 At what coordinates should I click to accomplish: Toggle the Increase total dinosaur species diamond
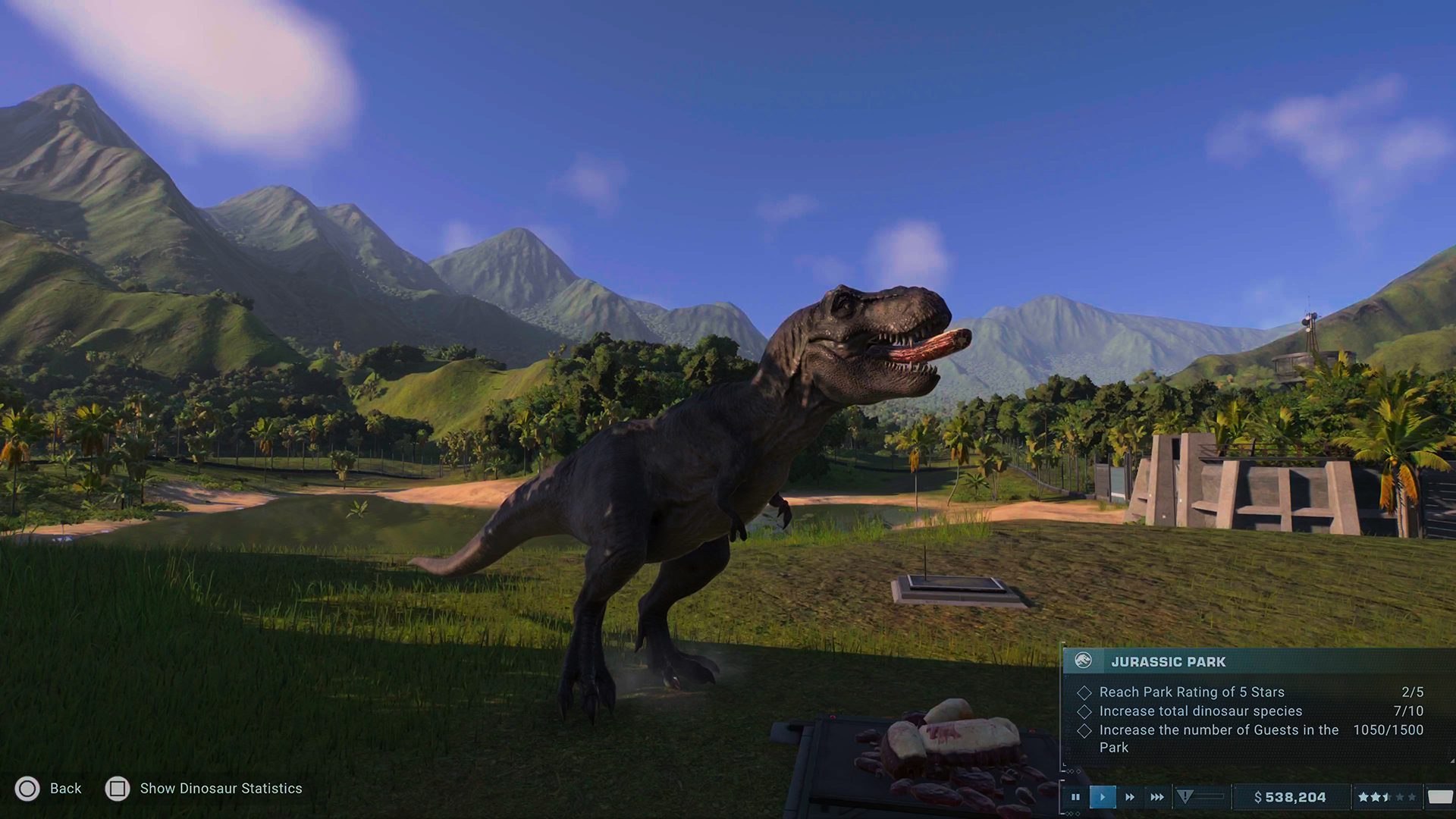(x=1084, y=711)
